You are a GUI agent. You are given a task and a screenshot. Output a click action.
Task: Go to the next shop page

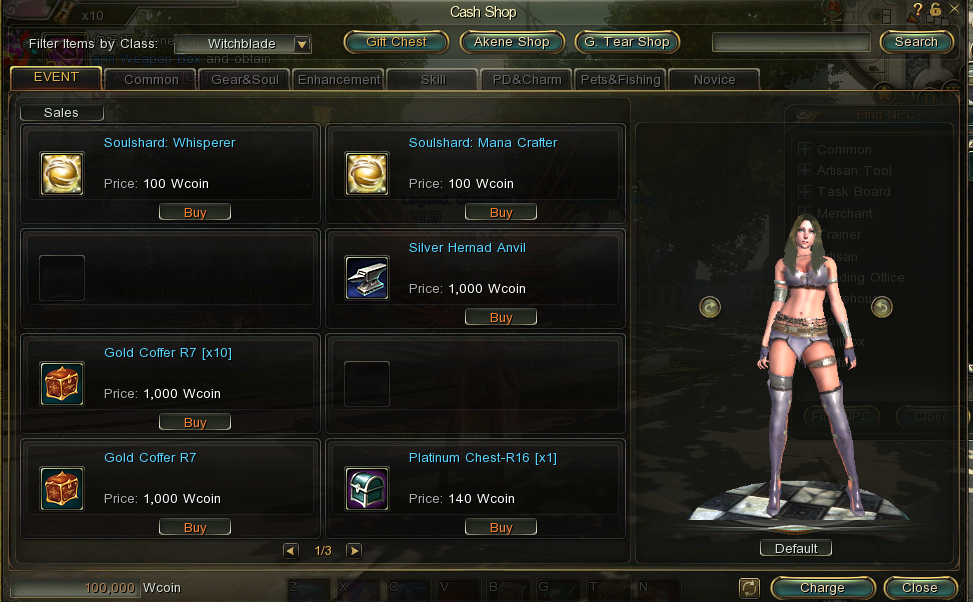pos(354,550)
